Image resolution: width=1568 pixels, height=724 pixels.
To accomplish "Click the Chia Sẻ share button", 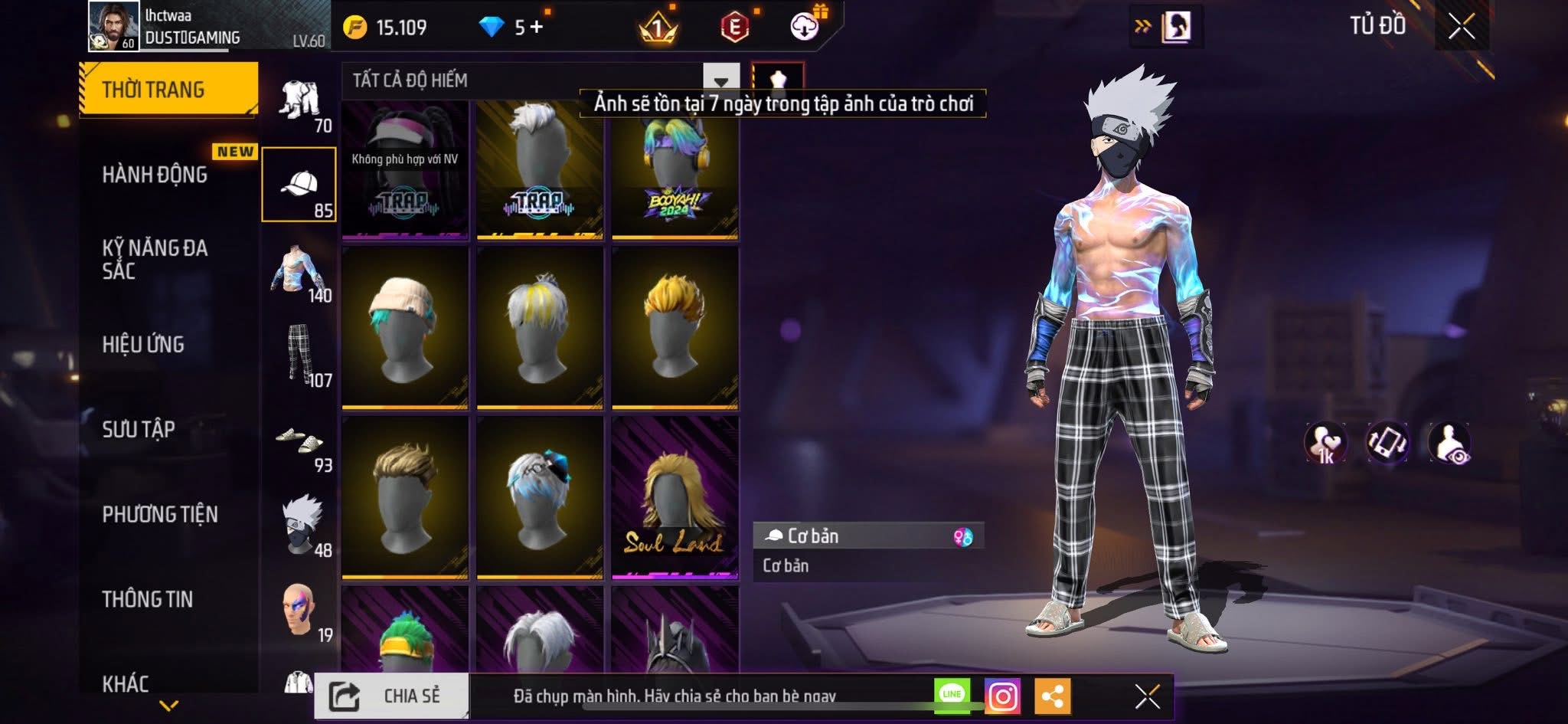I will (x=391, y=696).
